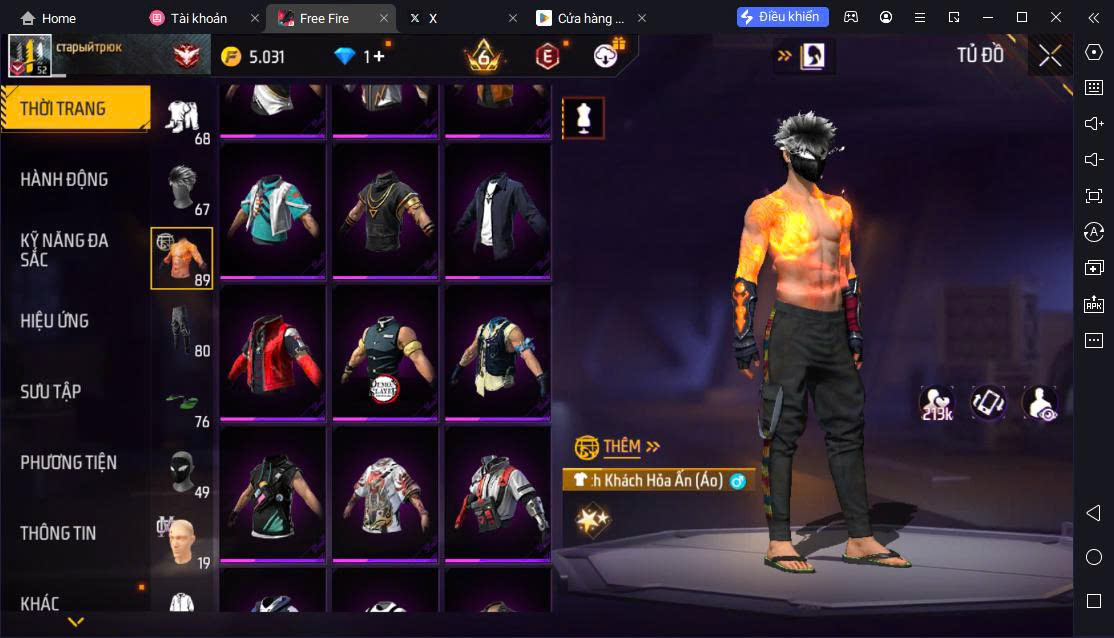Show the THÔNG TIN tab
The height and width of the screenshot is (638, 1114).
58,533
